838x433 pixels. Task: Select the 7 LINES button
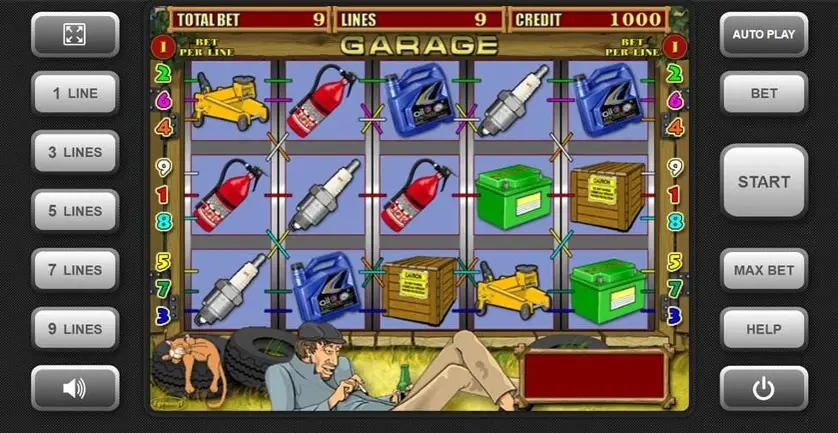click(x=75, y=270)
